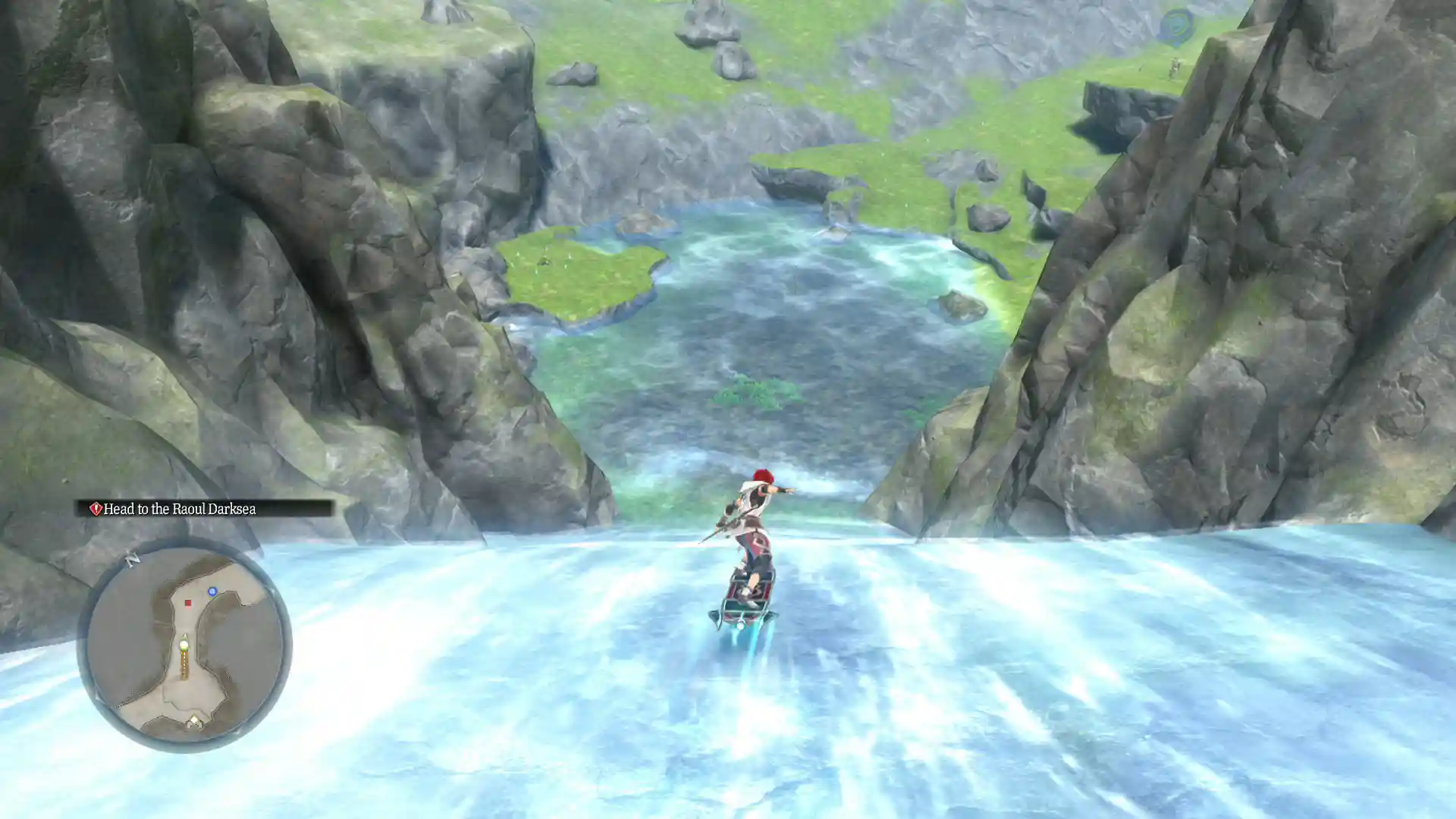
Task: Click the dotted trail path shown on the minimap
Action: (x=185, y=664)
